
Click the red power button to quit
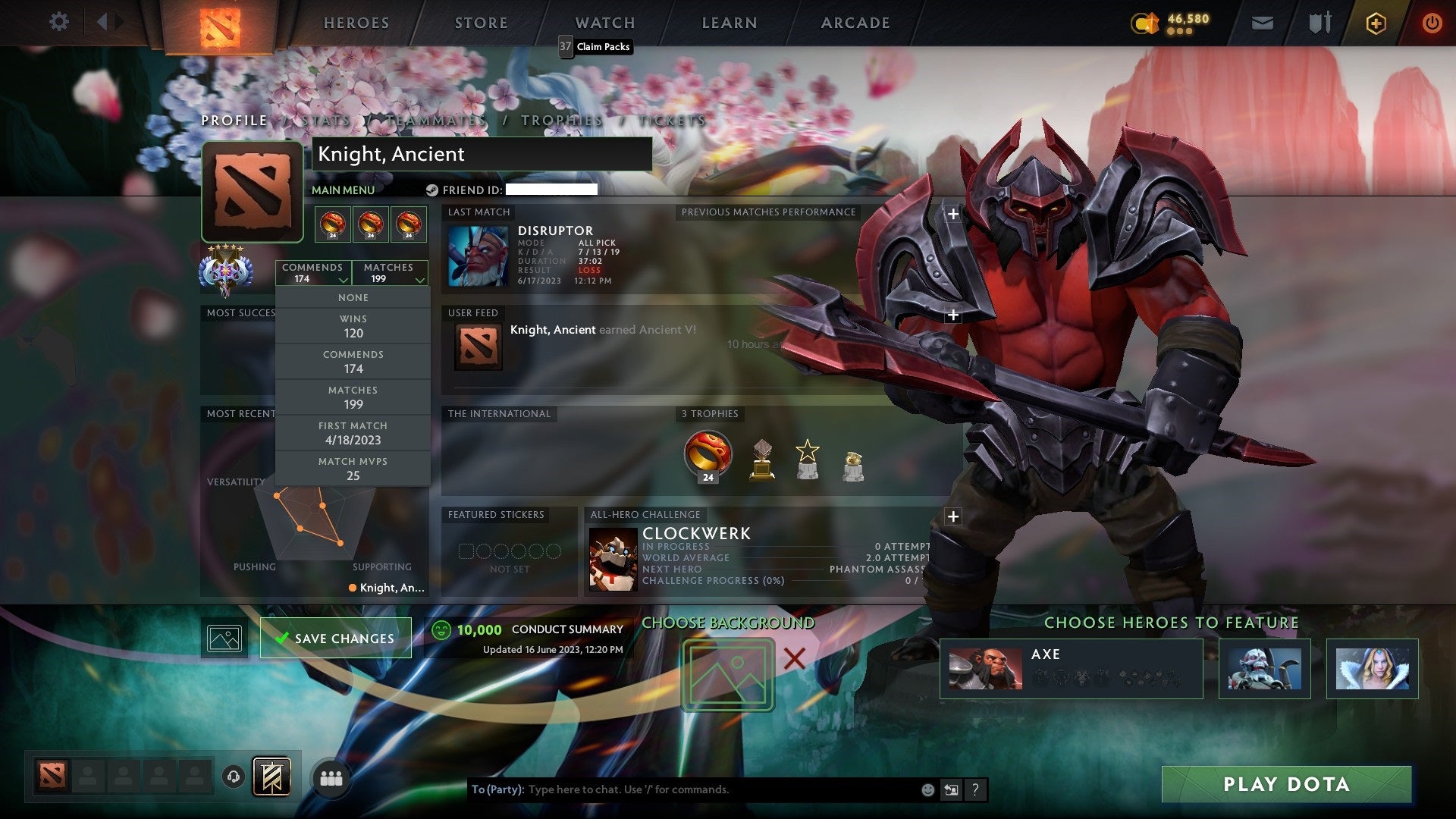click(x=1433, y=23)
